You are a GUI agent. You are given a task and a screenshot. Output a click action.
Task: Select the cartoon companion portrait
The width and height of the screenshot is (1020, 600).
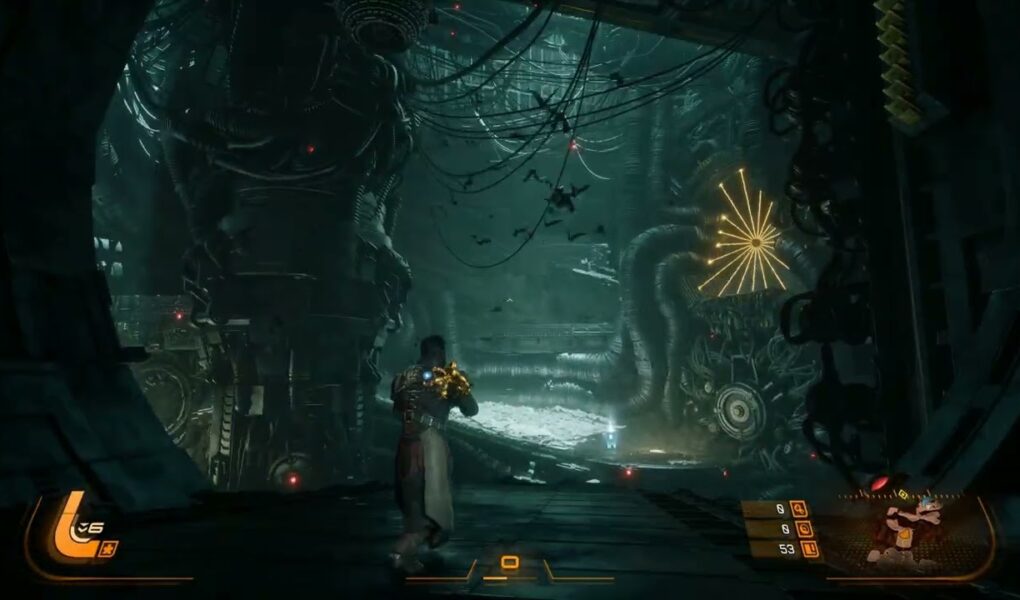tap(905, 530)
